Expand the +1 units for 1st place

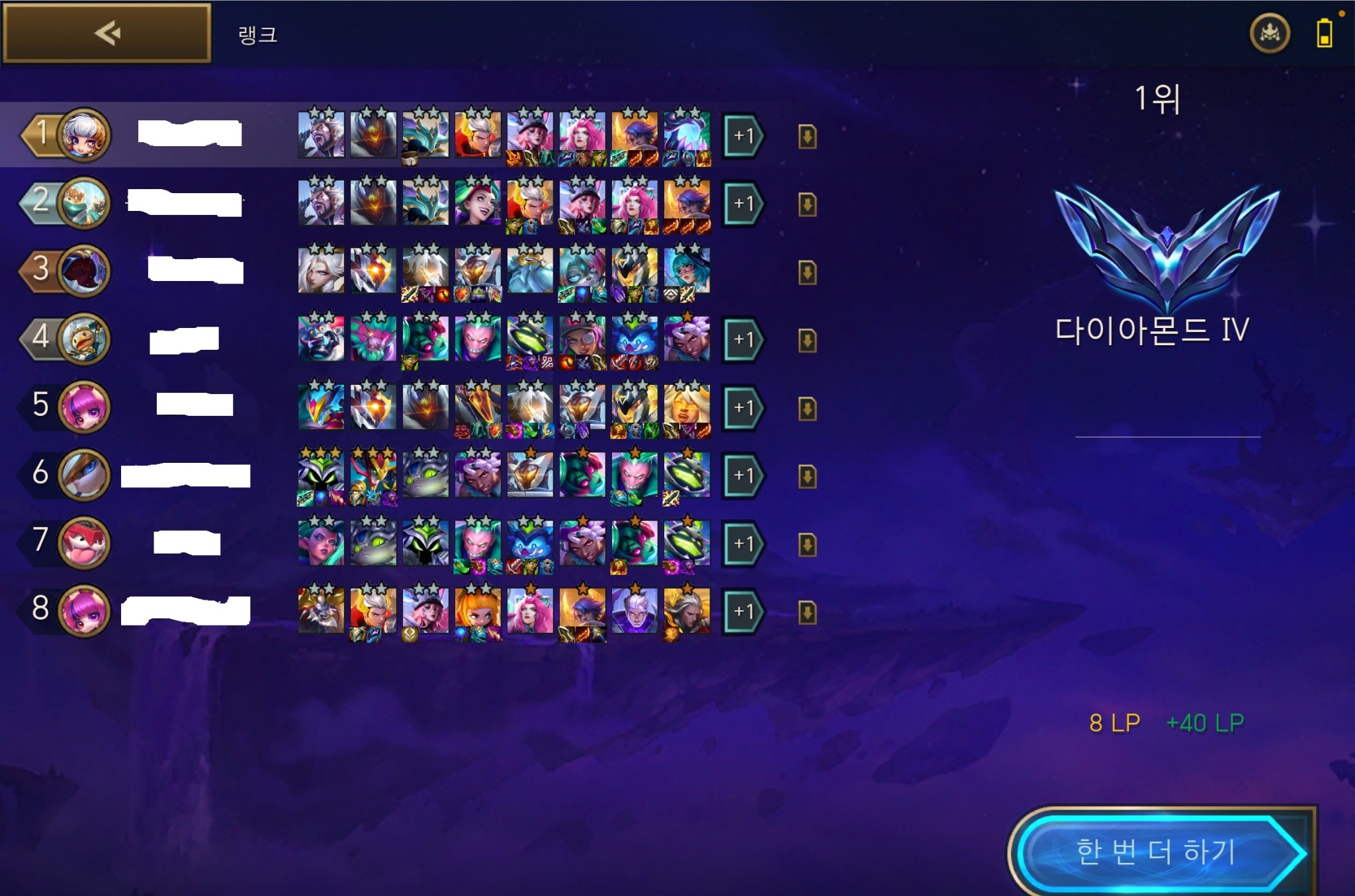pos(742,136)
